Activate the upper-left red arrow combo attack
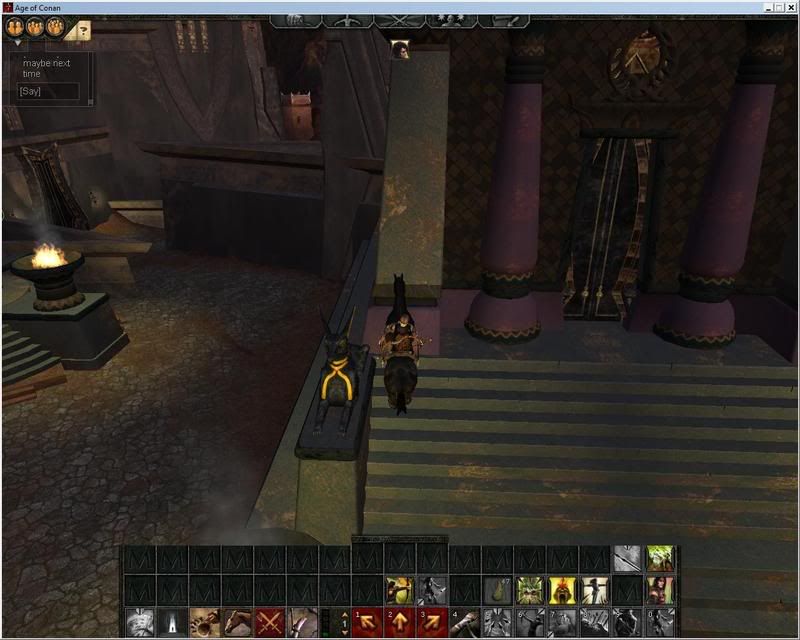The image size is (800, 640). point(367,622)
